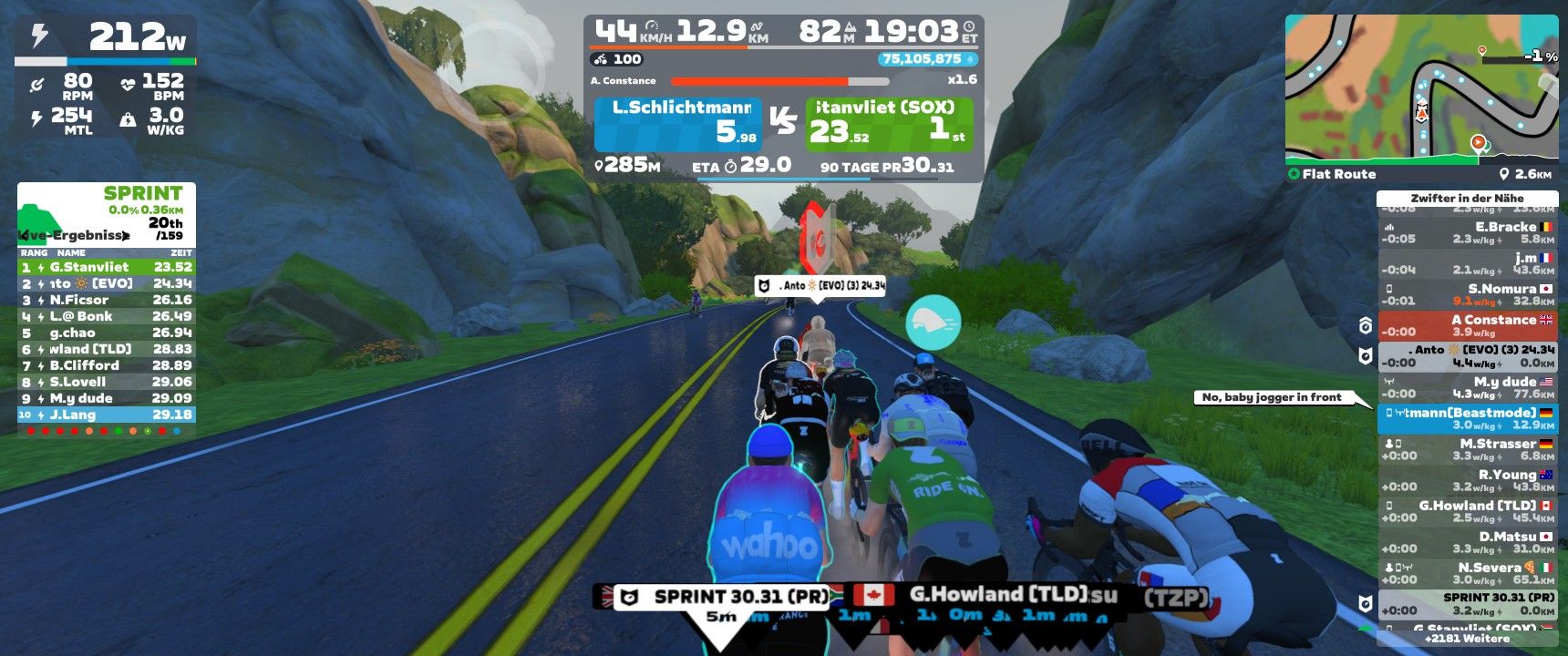This screenshot has height=656, width=1568.
Task: Pick R.Young from the nearby riders list
Action: [1467, 480]
